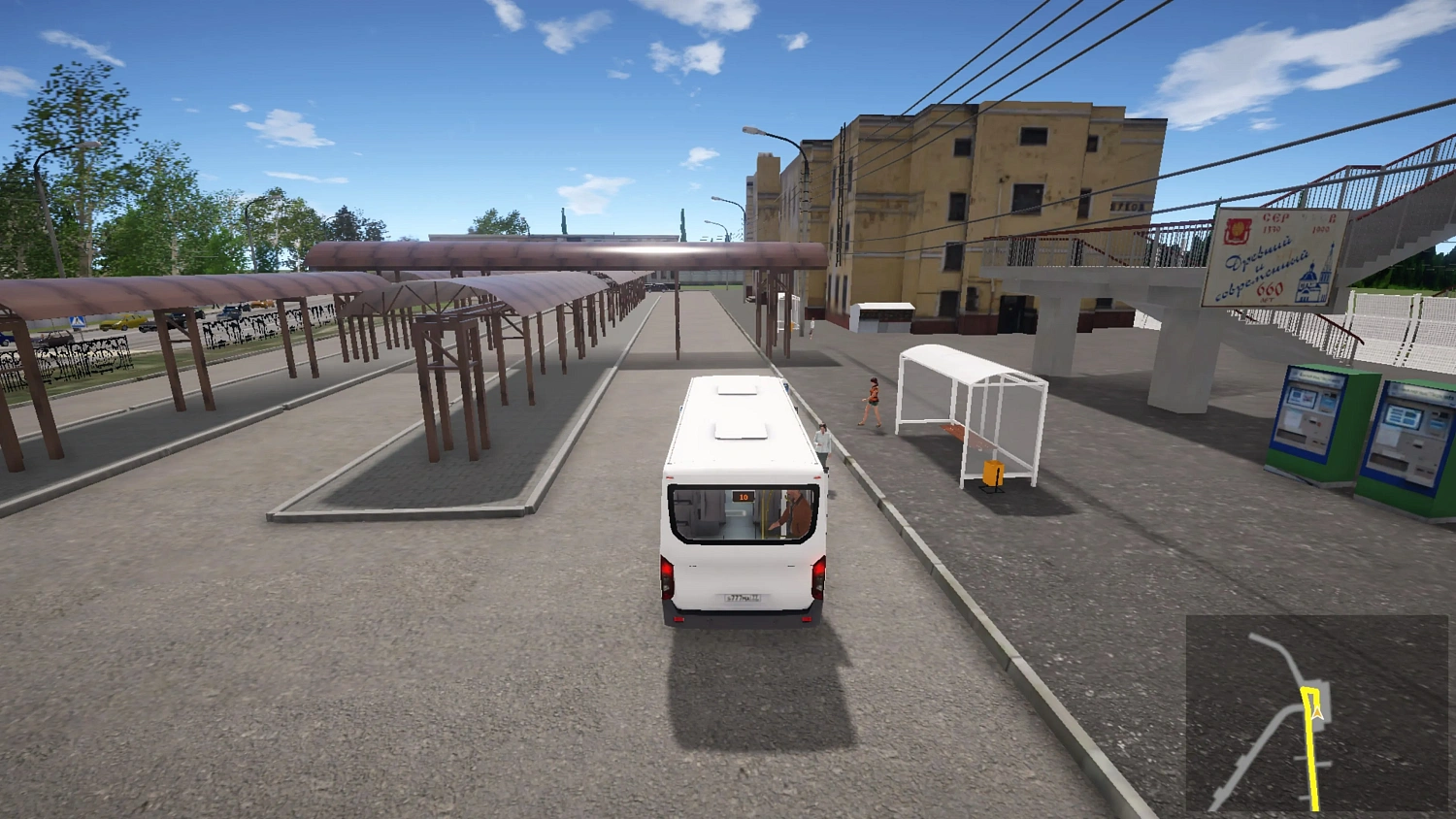Toggle the bus rear left brake light

click(x=667, y=571)
